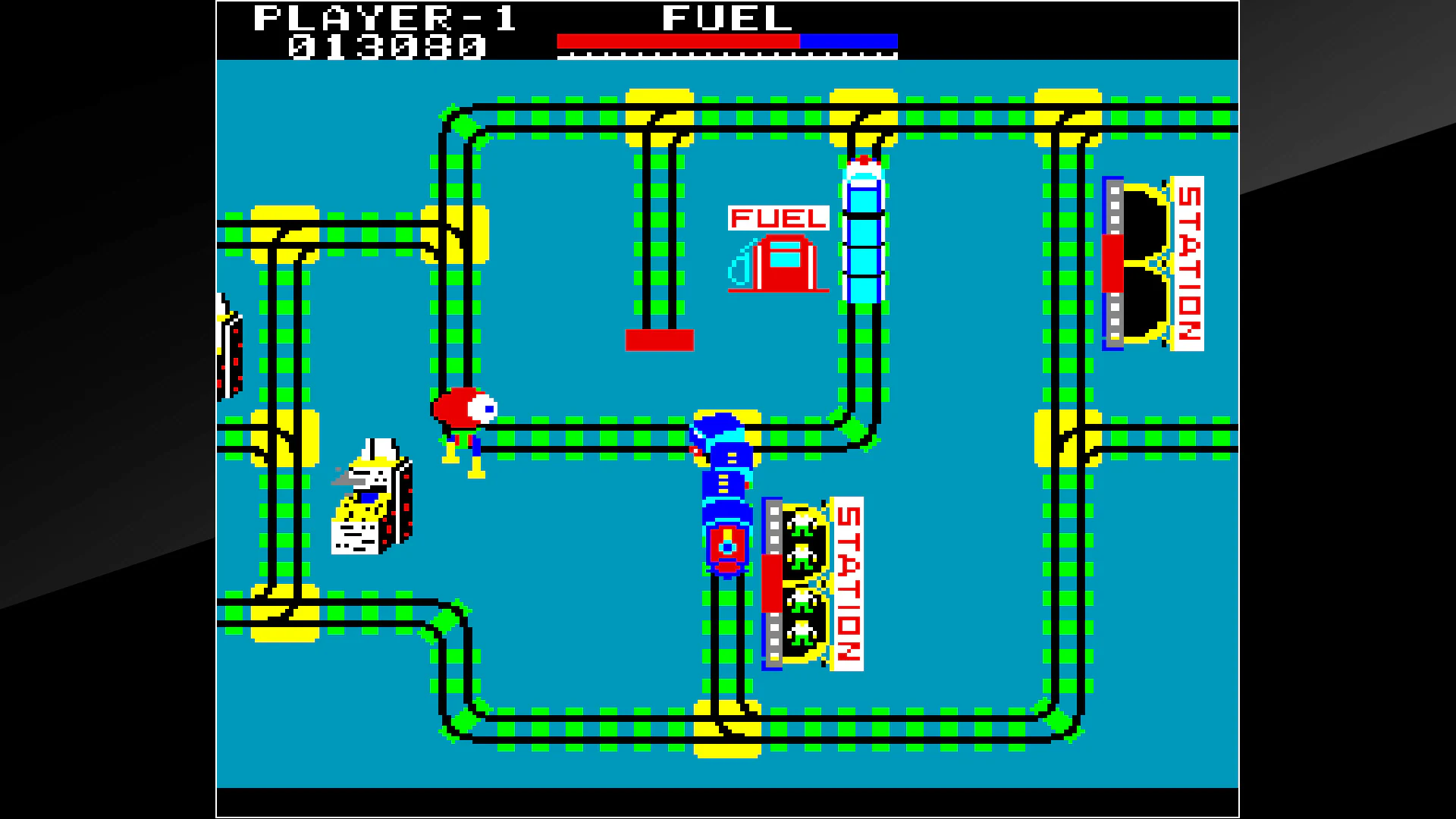Viewport: 1456px width, 819px height.
Task: Click the red platform marker below the pump
Action: pos(658,341)
